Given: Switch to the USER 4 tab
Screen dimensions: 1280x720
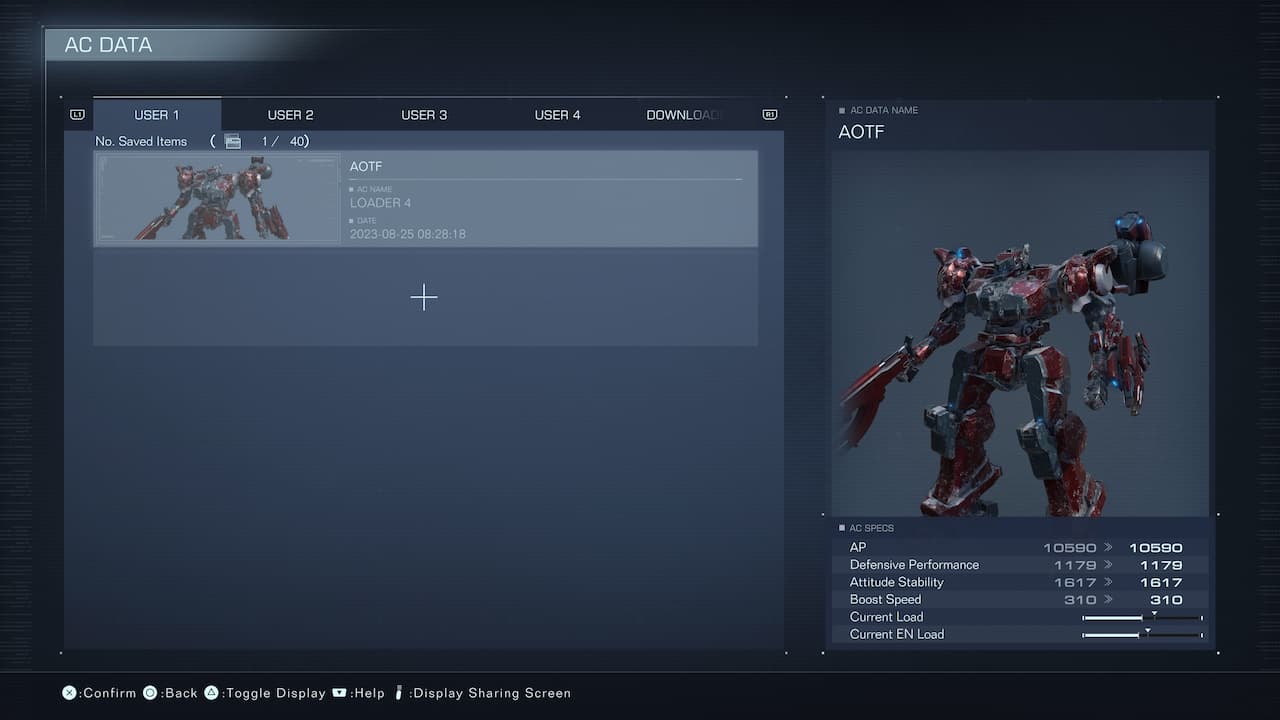Looking at the screenshot, I should pos(557,114).
